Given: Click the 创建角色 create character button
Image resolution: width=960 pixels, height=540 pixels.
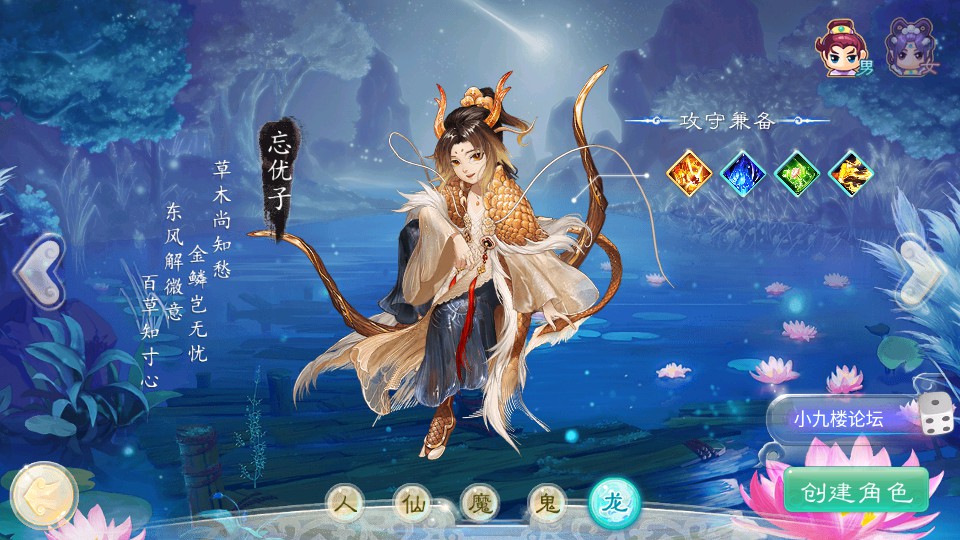Looking at the screenshot, I should click(x=856, y=491).
